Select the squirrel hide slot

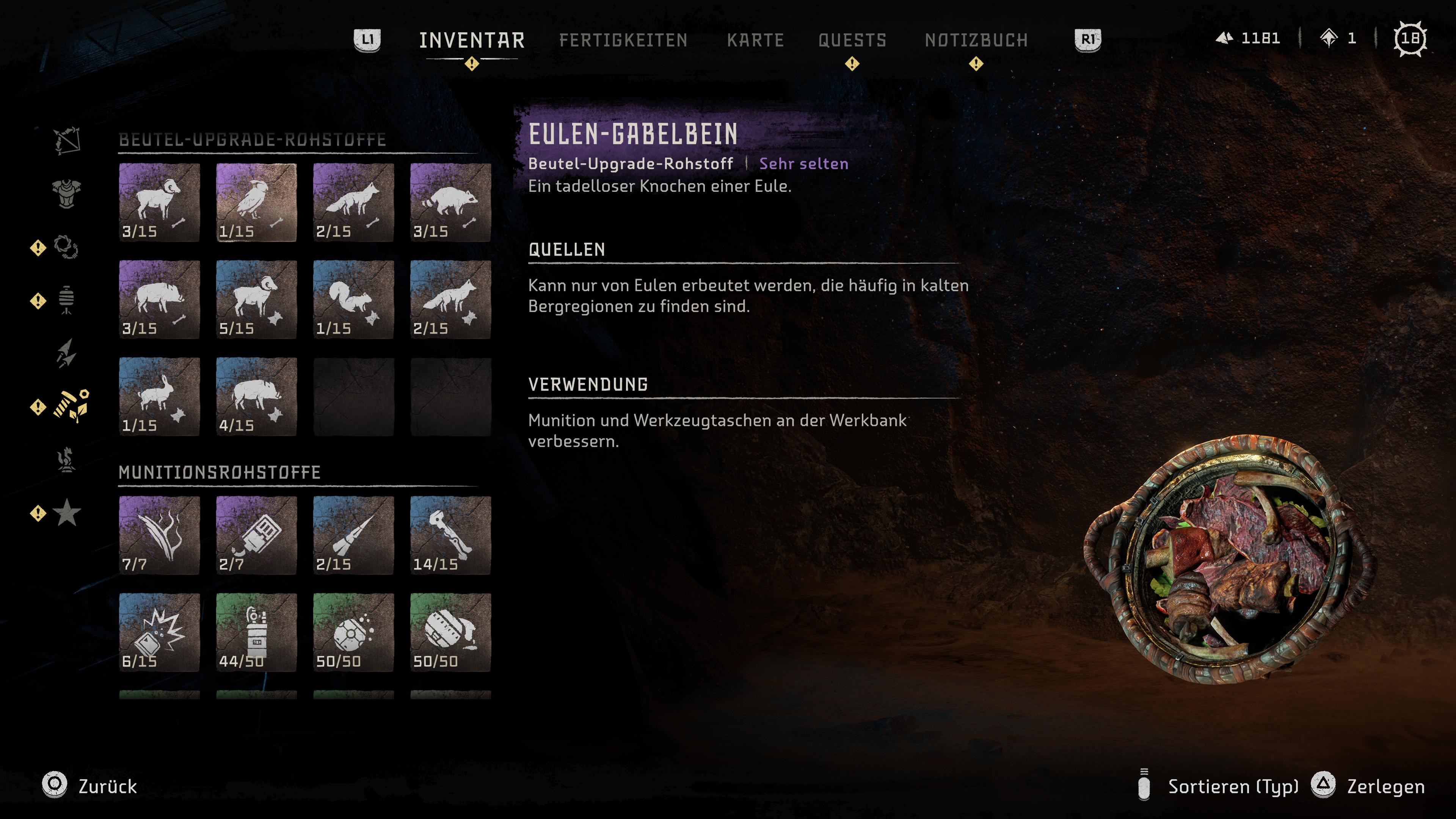(353, 300)
